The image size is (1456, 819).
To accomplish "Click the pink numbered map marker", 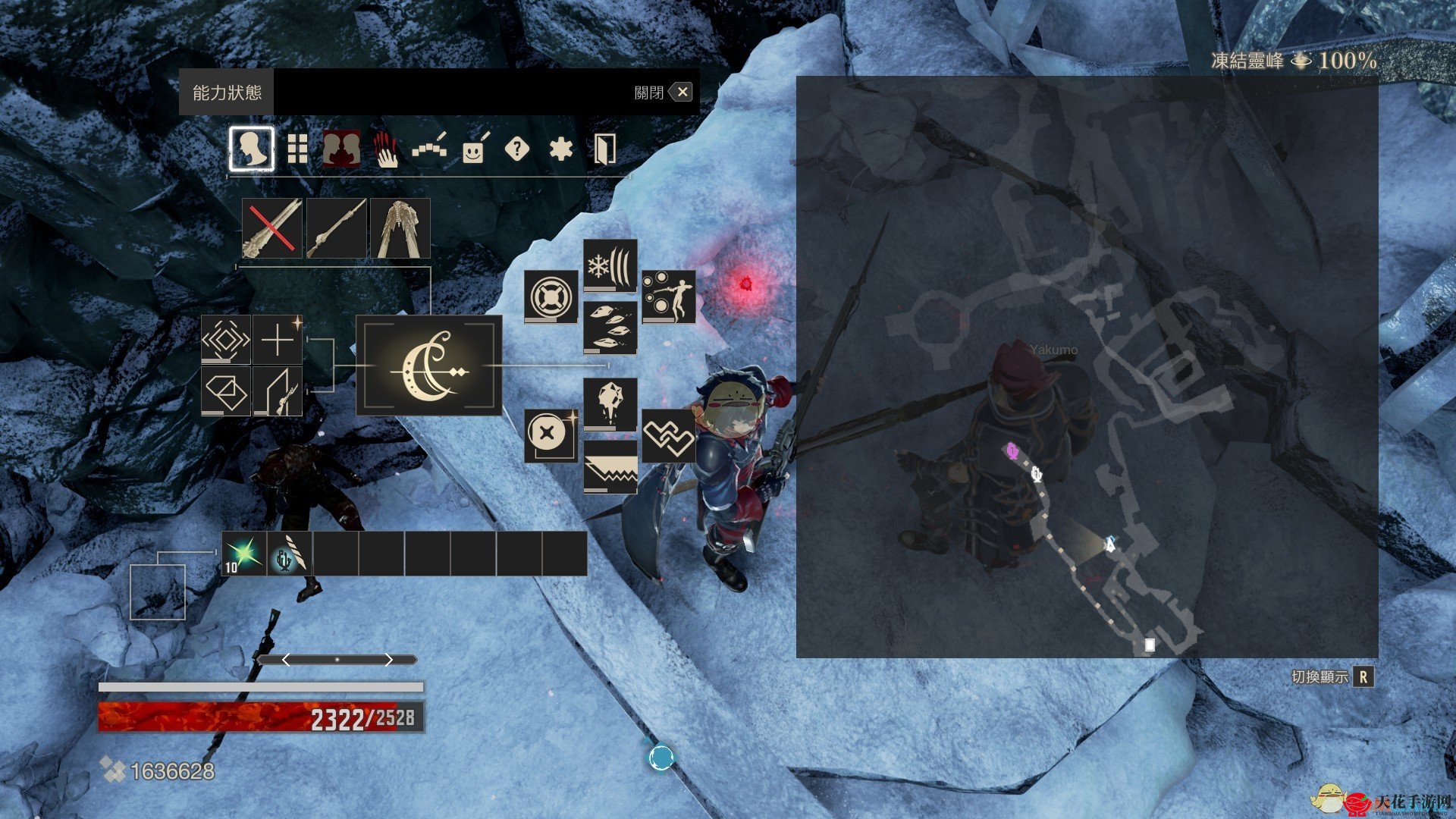I will point(1012,451).
